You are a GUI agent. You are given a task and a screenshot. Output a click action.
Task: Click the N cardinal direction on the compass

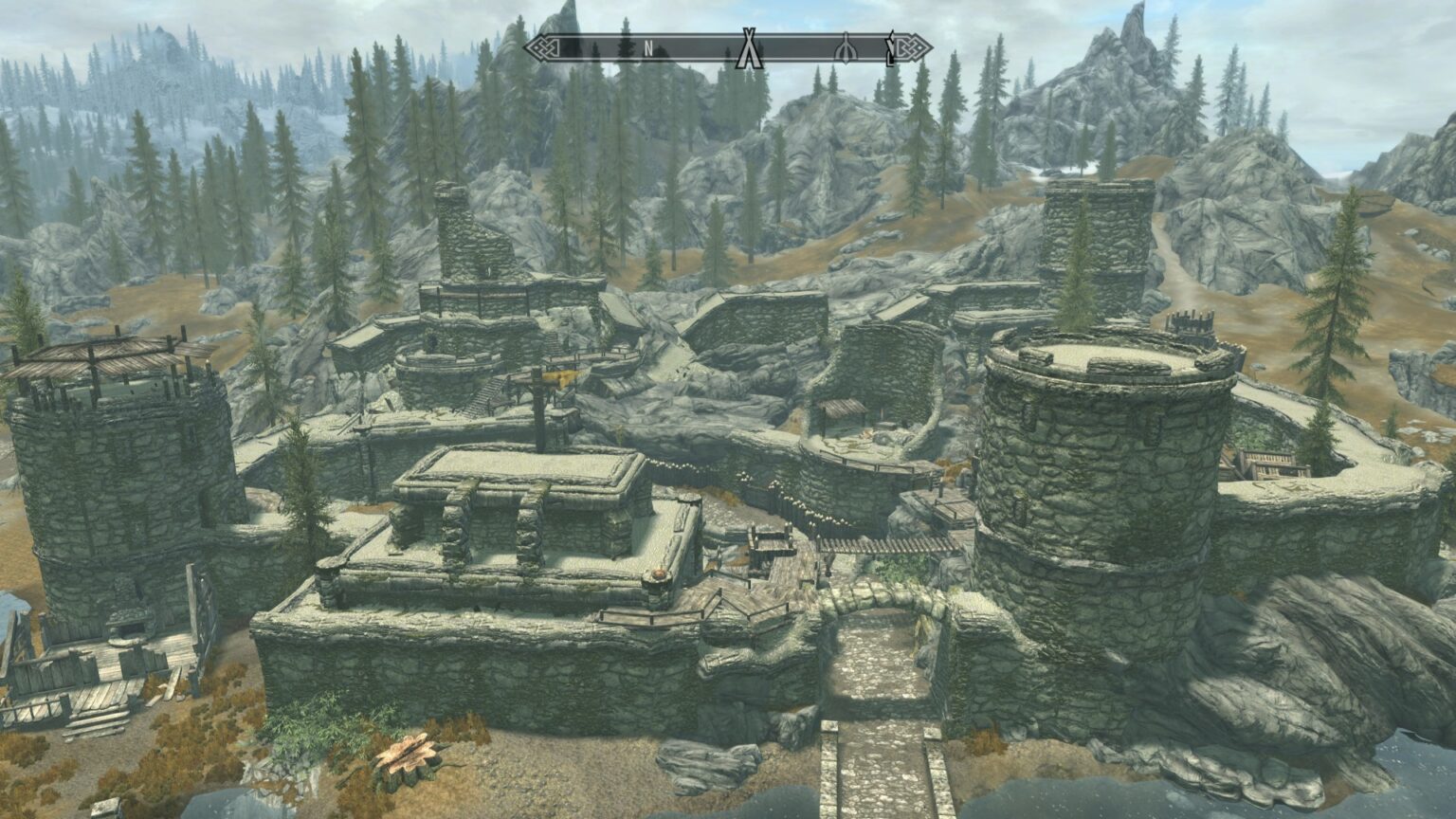[x=648, y=47]
